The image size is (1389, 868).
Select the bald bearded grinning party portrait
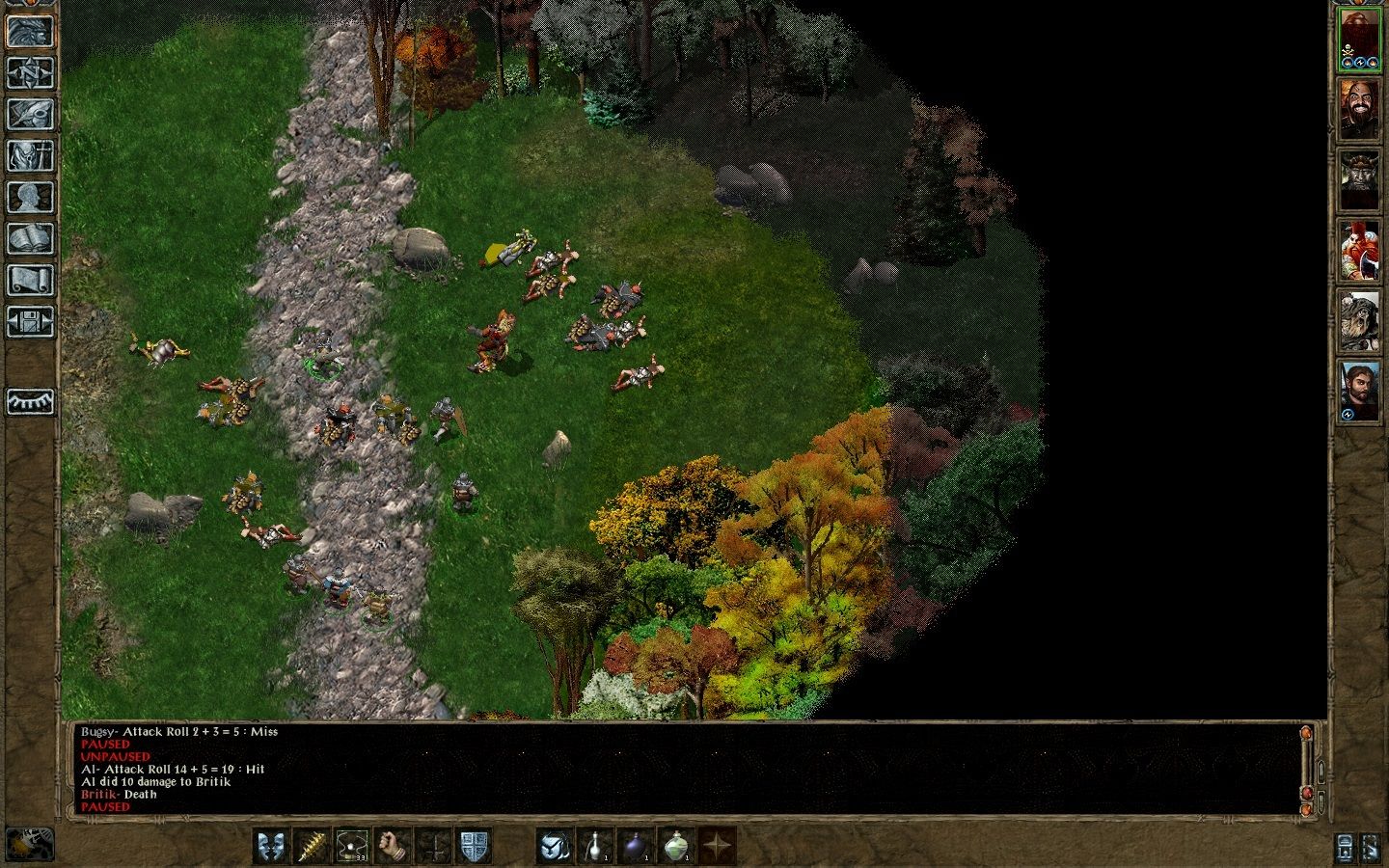[1358, 109]
